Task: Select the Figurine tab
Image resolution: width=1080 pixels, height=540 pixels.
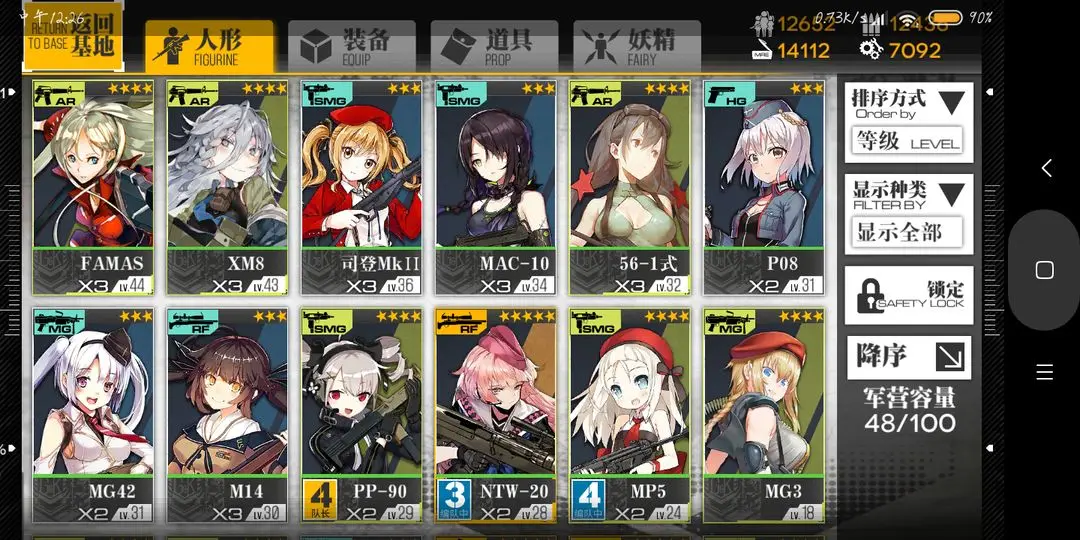Action: point(209,47)
